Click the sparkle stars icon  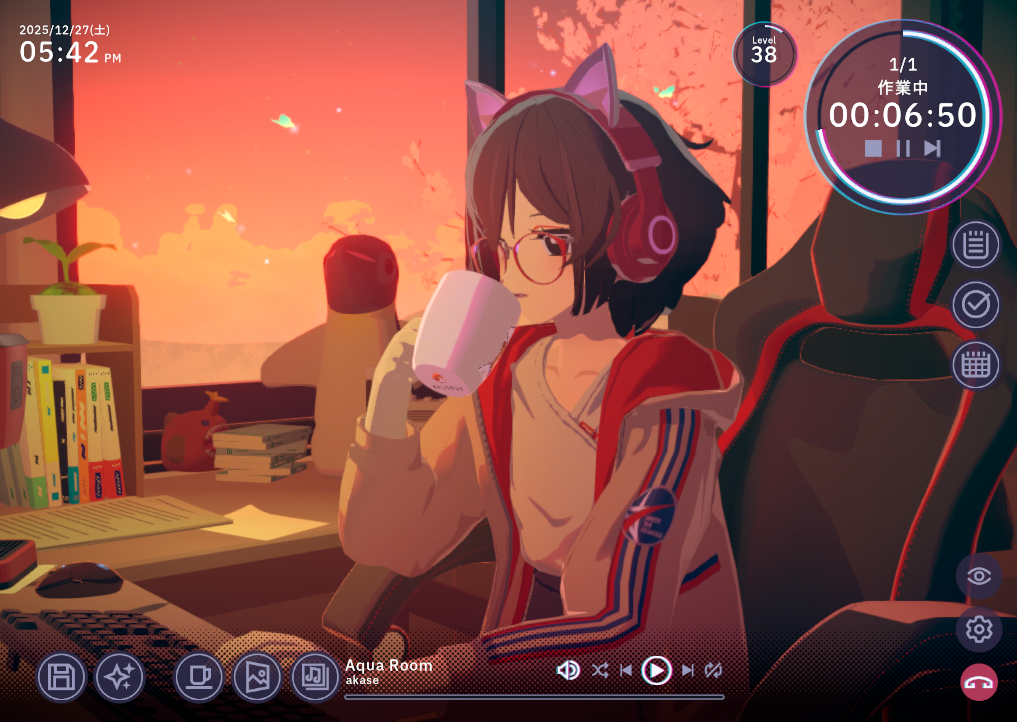pos(120,677)
